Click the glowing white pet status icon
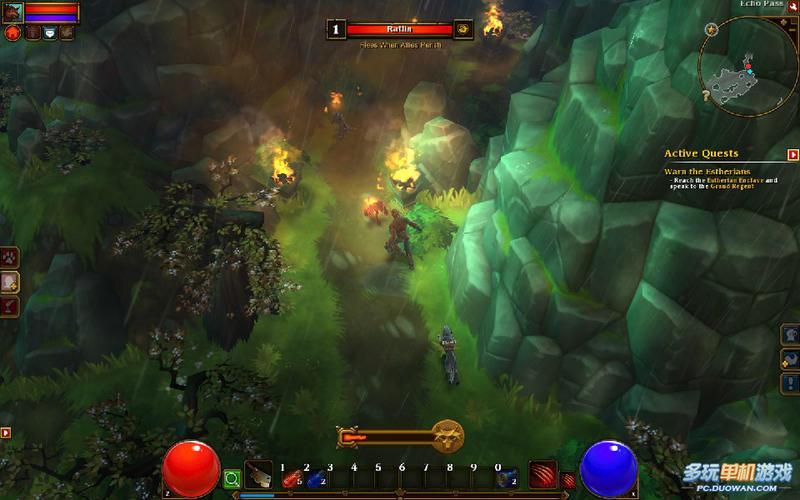800x500 pixels. pos(49,33)
